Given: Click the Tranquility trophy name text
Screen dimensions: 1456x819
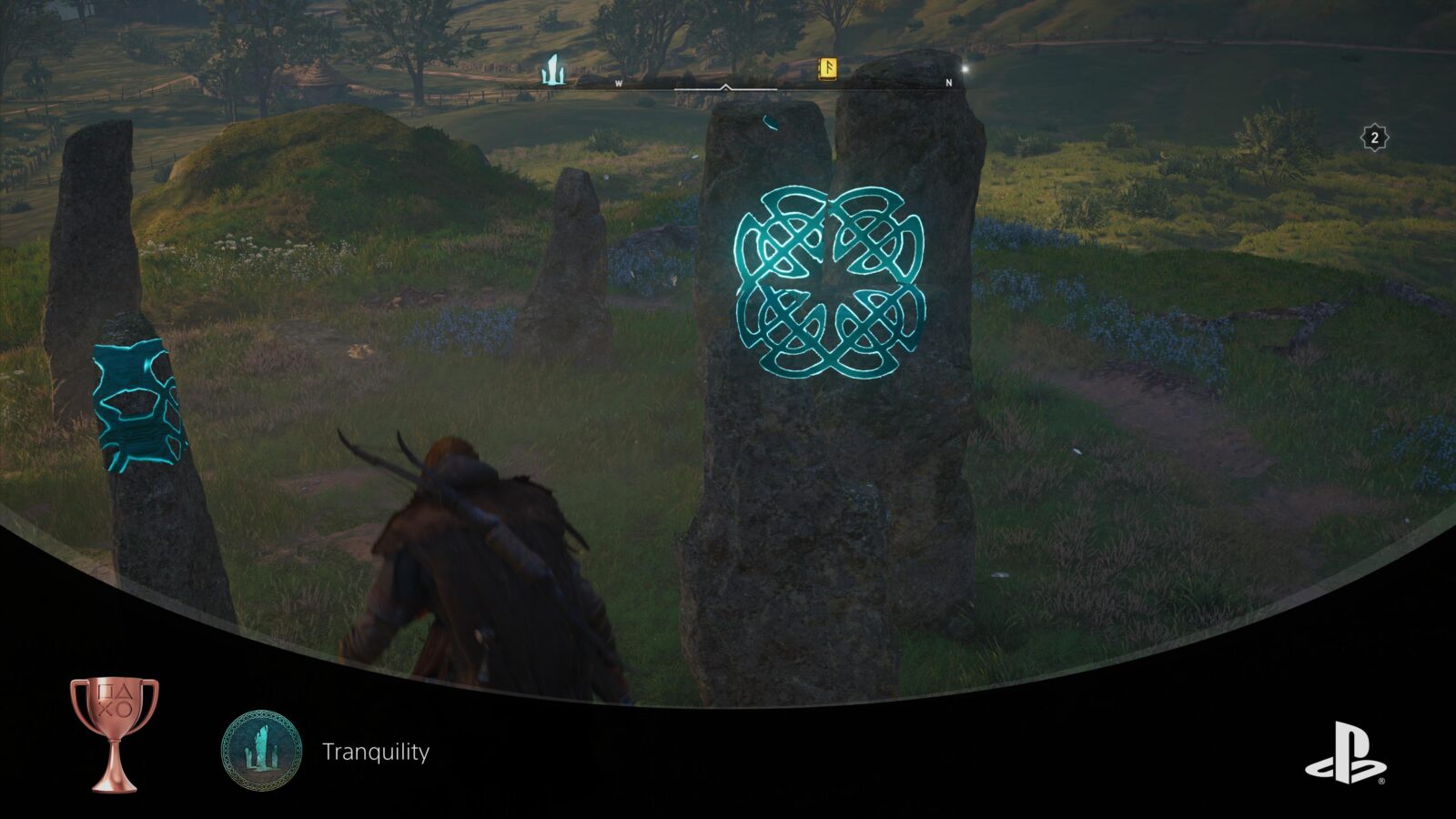Looking at the screenshot, I should tap(373, 751).
